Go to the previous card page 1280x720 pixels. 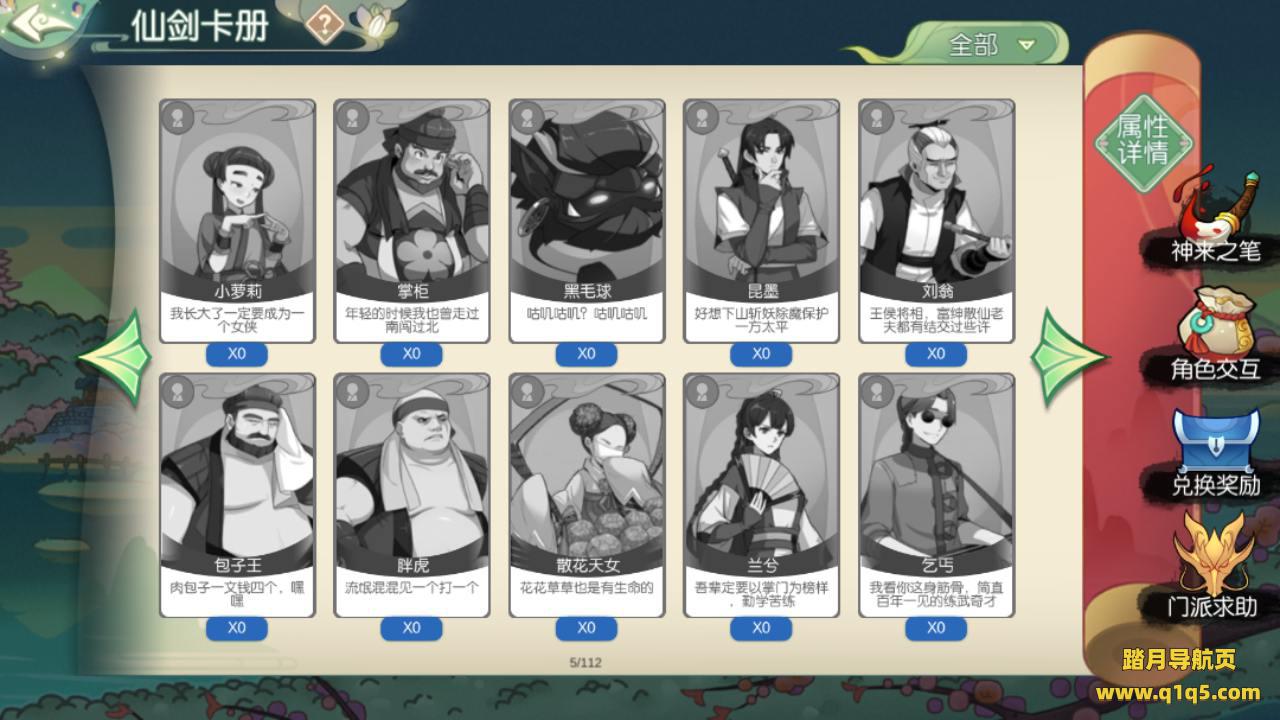point(115,357)
